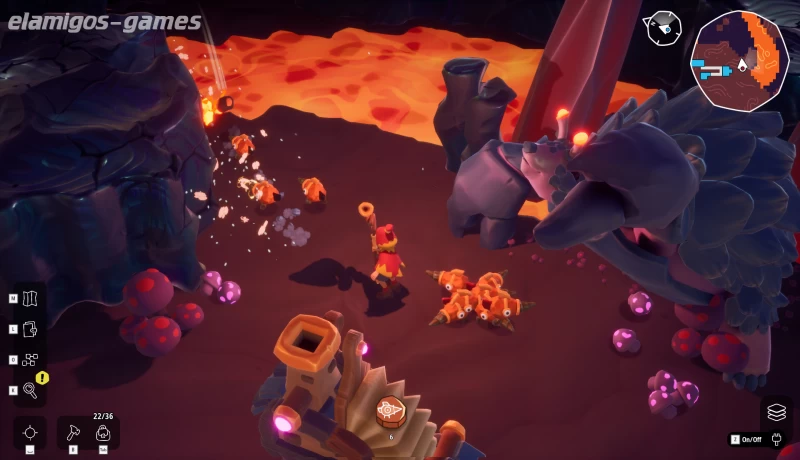Open the tech tree flowchart icon
This screenshot has height=460, width=800.
29,359
